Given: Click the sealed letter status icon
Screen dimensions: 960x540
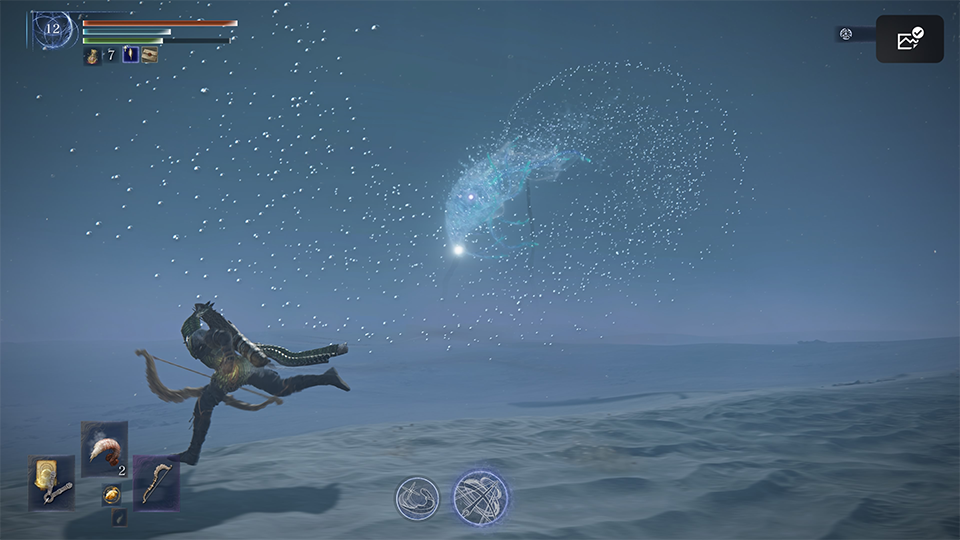Looking at the screenshot, I should 150,55.
